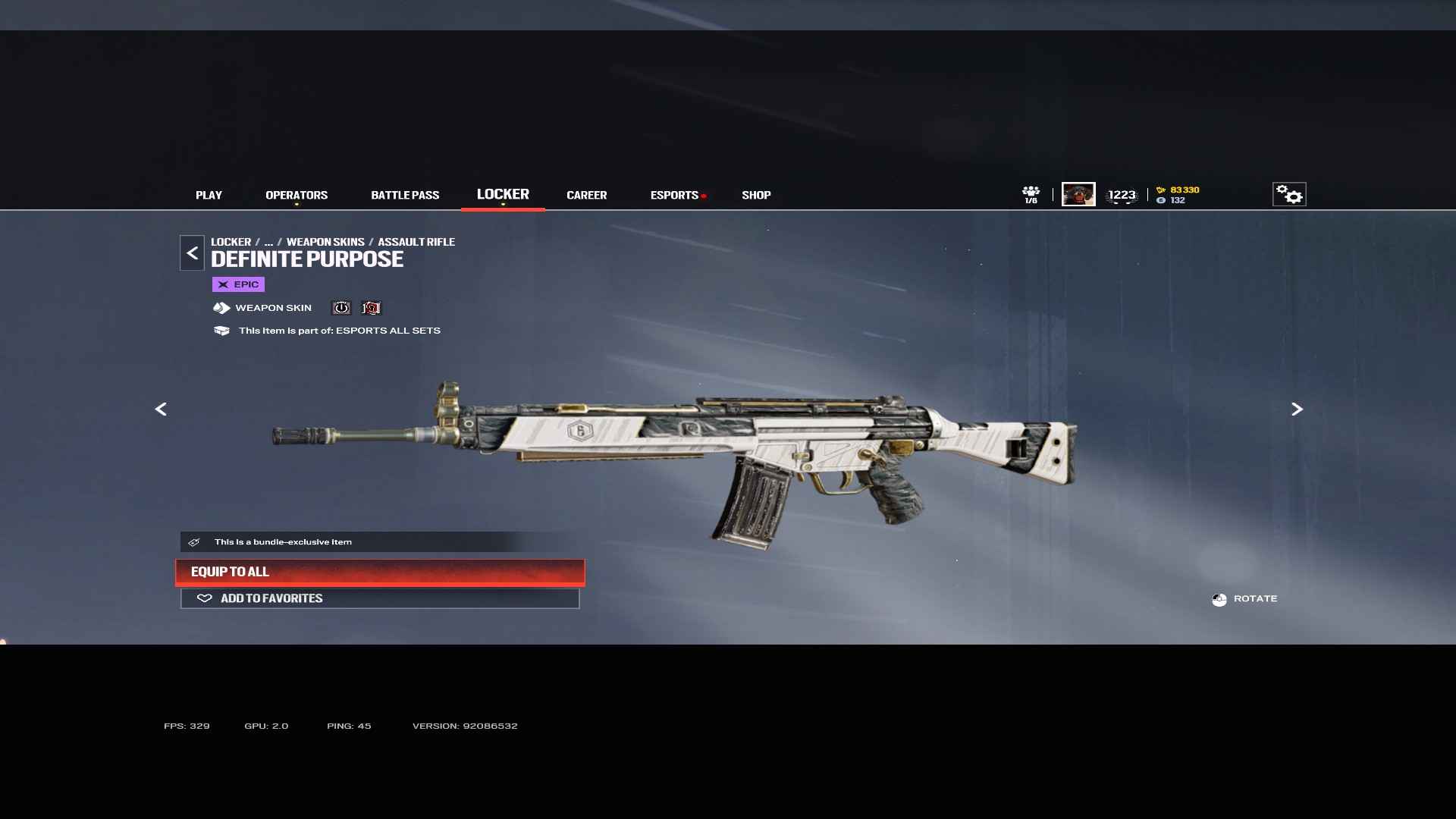This screenshot has height=819, width=1456.
Task: Navigate to Locker breadcrumb link
Action: [231, 242]
